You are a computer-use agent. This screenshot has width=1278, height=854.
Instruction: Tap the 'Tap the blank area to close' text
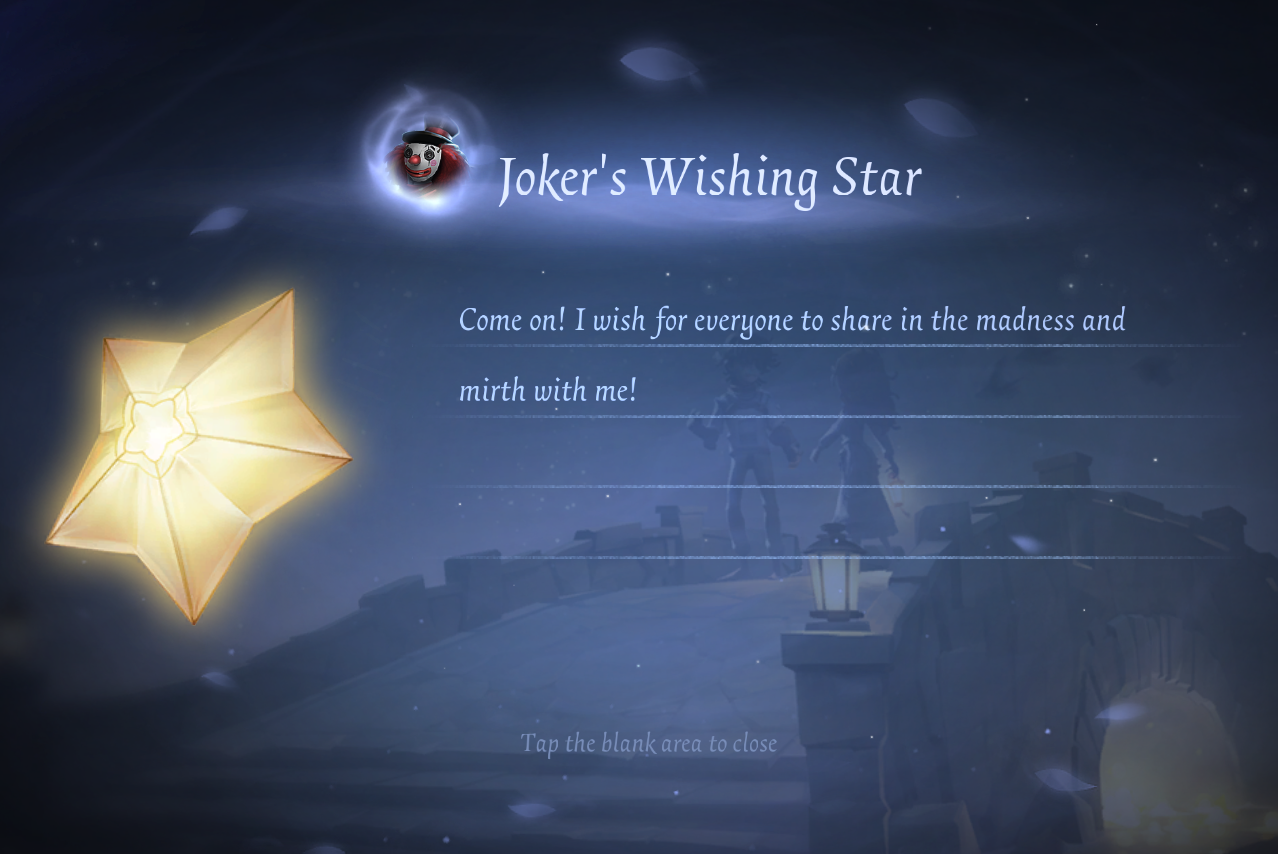pyautogui.click(x=648, y=743)
